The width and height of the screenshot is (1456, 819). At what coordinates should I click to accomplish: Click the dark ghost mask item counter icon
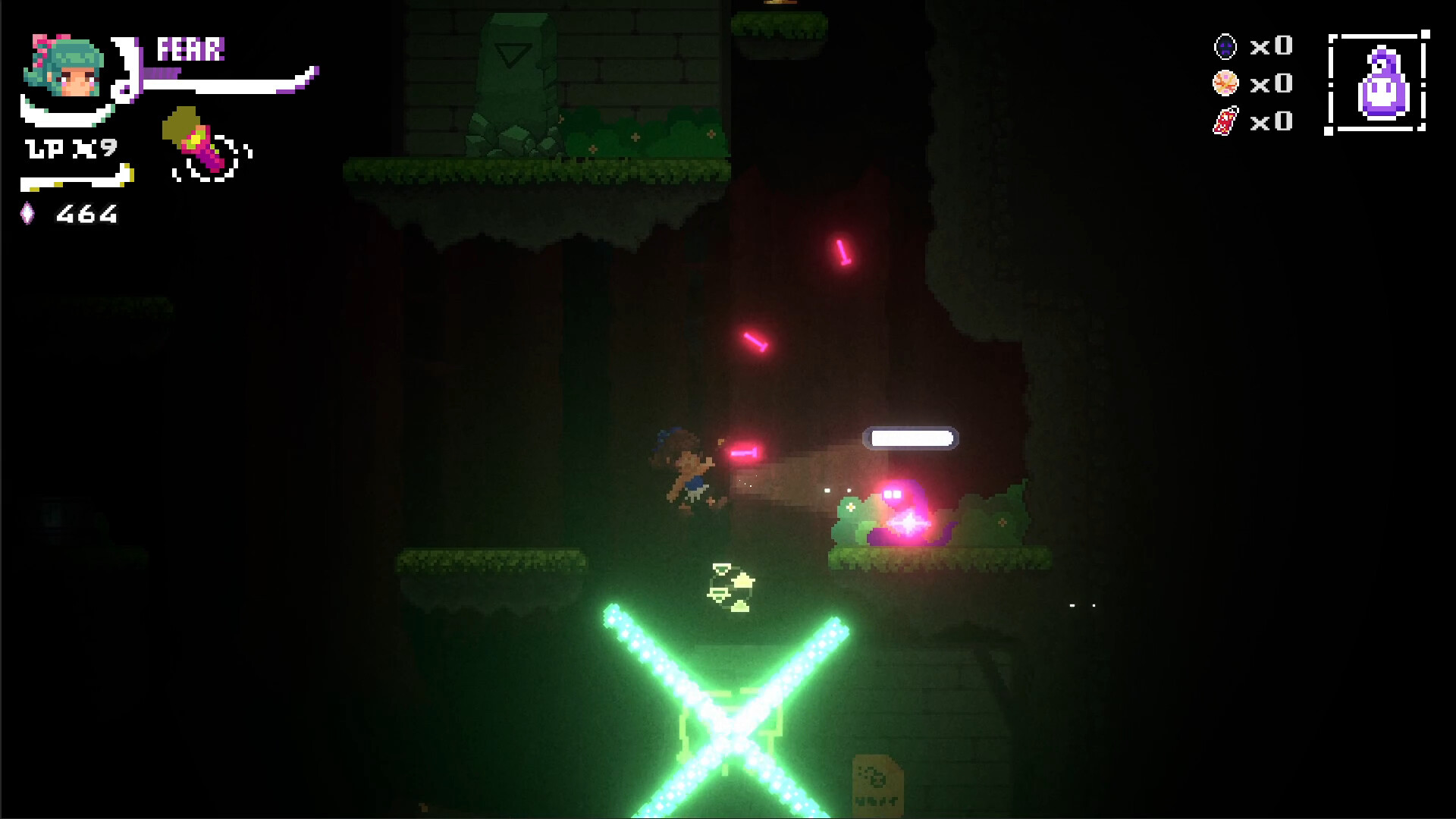pos(1224,47)
